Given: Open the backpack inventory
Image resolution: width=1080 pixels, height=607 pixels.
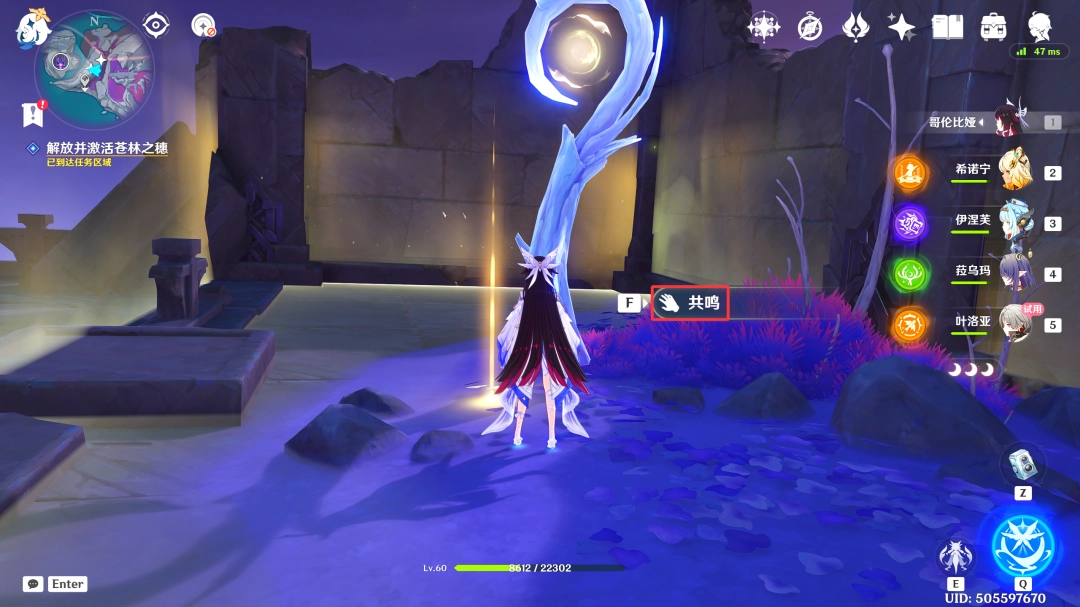Looking at the screenshot, I should 993,27.
